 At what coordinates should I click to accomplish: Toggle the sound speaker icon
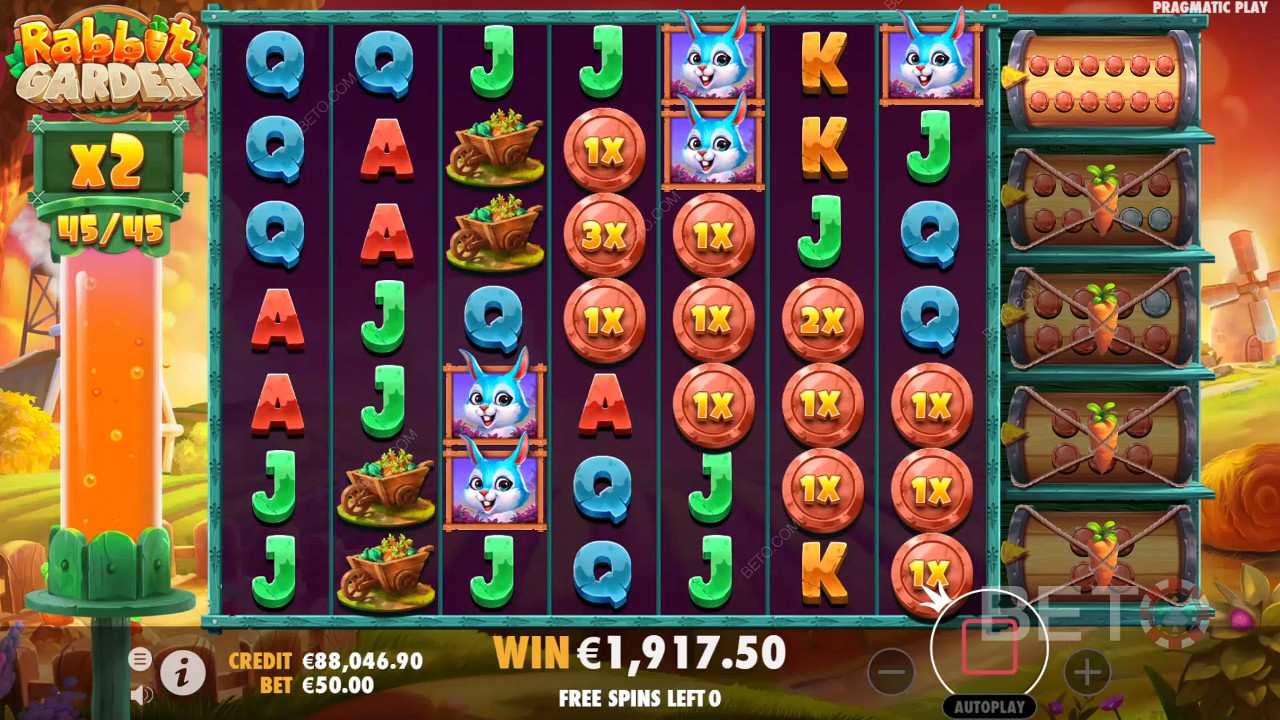141,692
